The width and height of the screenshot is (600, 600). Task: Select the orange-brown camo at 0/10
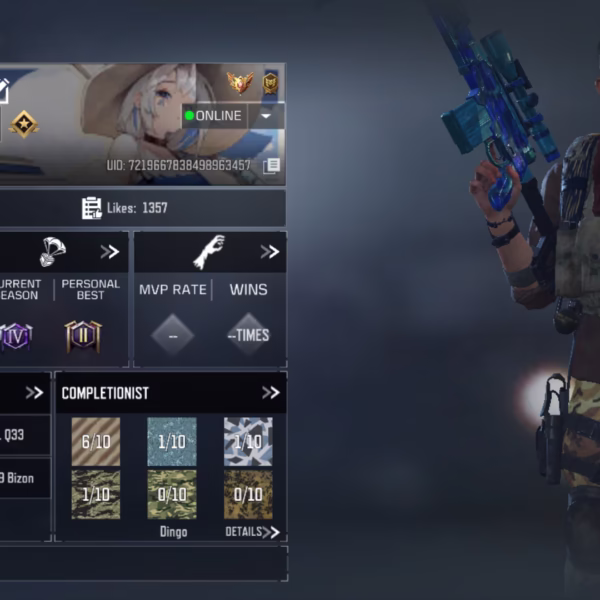[x=248, y=494]
